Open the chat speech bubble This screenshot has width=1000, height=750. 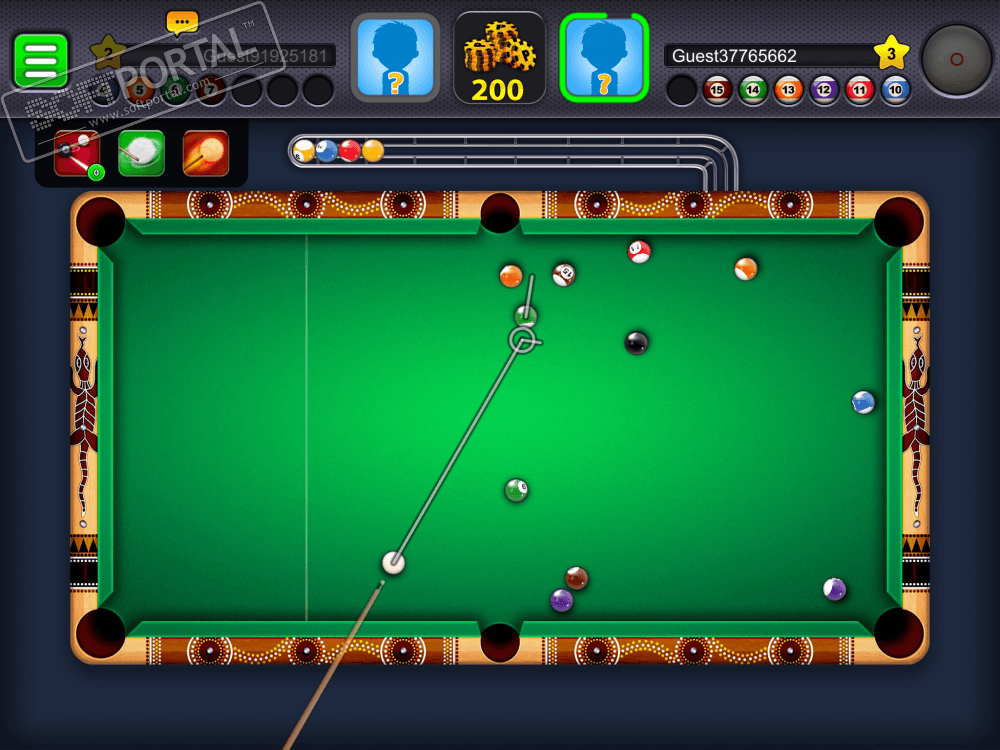pyautogui.click(x=182, y=22)
